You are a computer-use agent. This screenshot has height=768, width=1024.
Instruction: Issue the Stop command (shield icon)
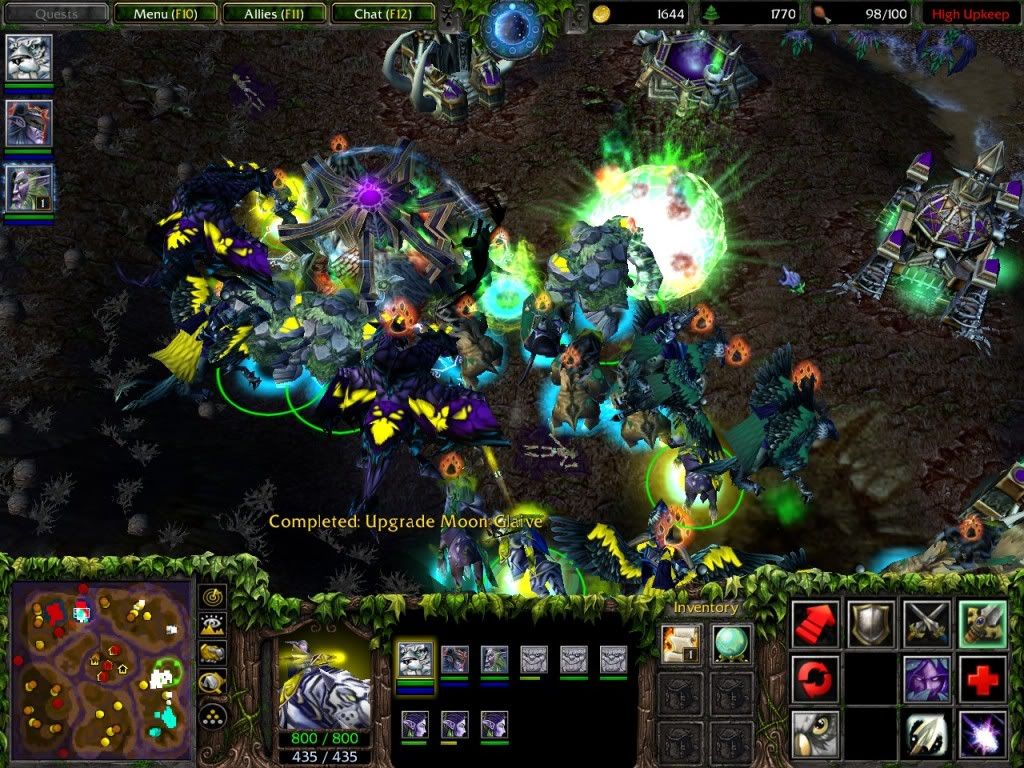coord(870,623)
